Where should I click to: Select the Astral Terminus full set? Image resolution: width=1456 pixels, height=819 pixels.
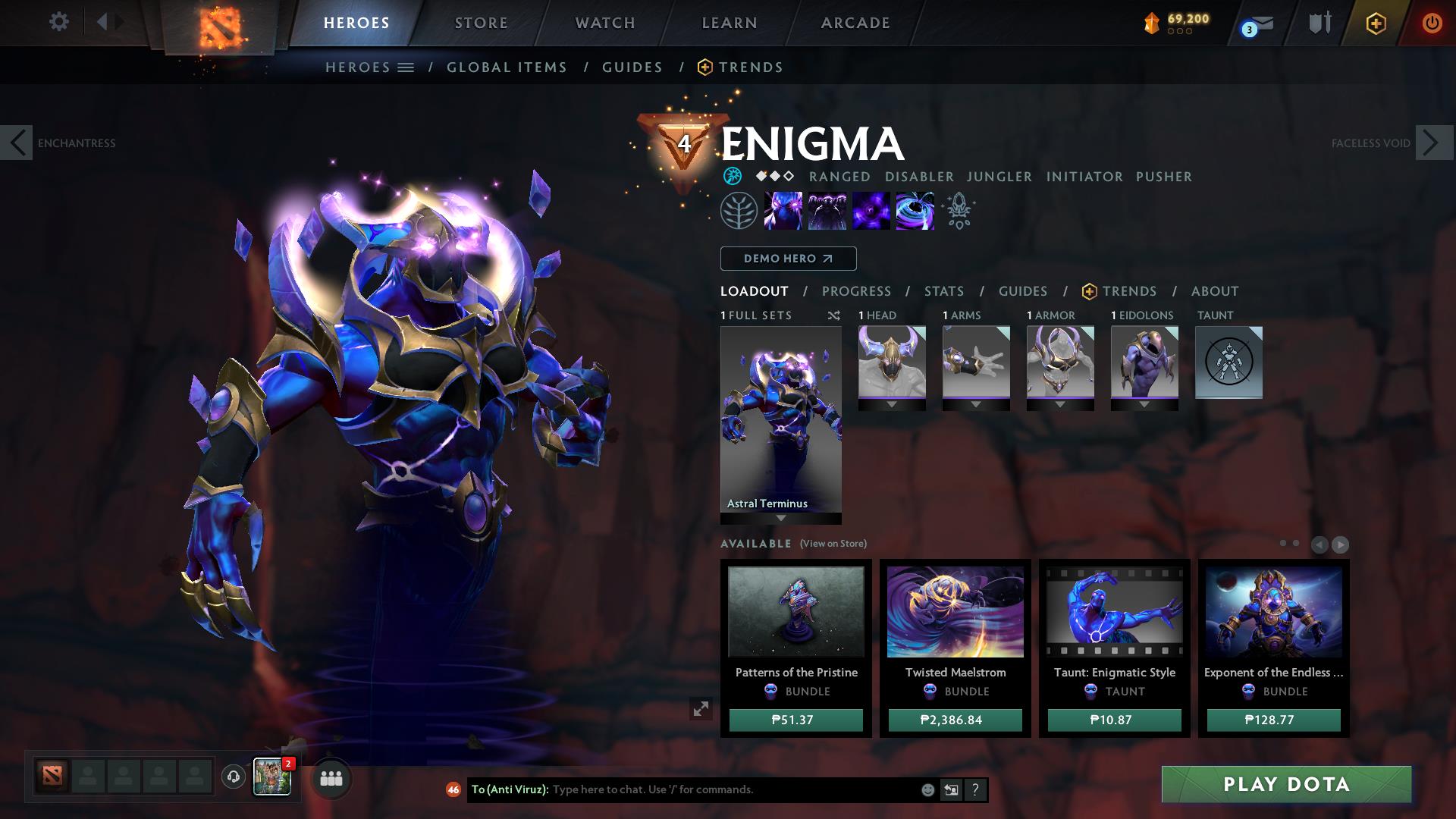pos(780,419)
